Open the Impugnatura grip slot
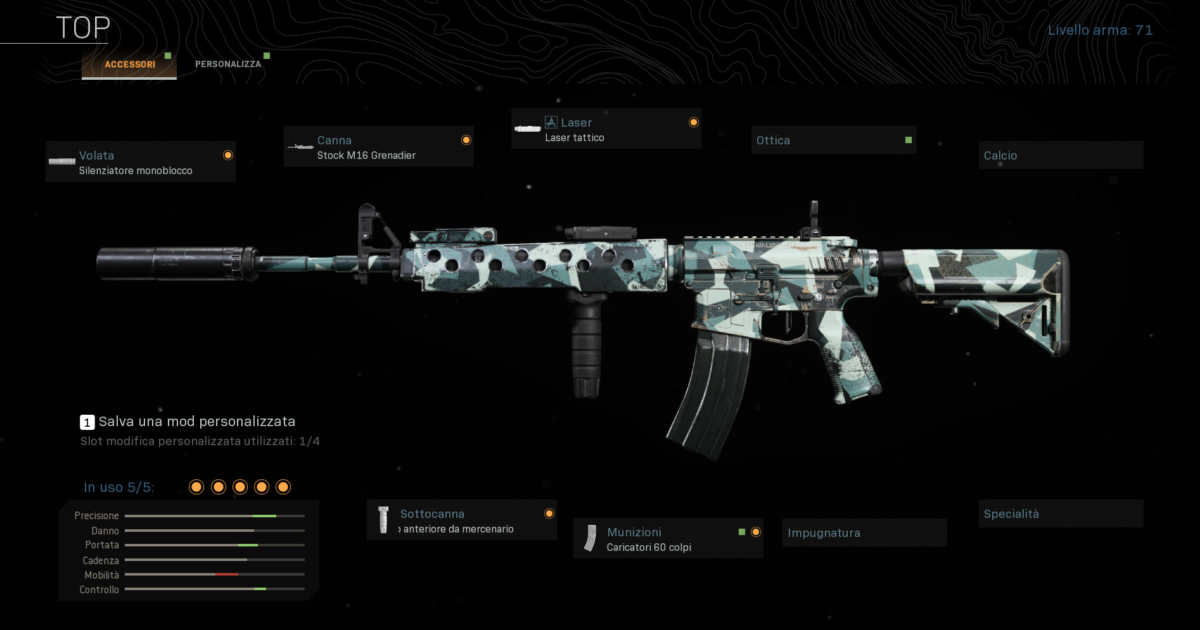The image size is (1200, 630). [x=865, y=533]
